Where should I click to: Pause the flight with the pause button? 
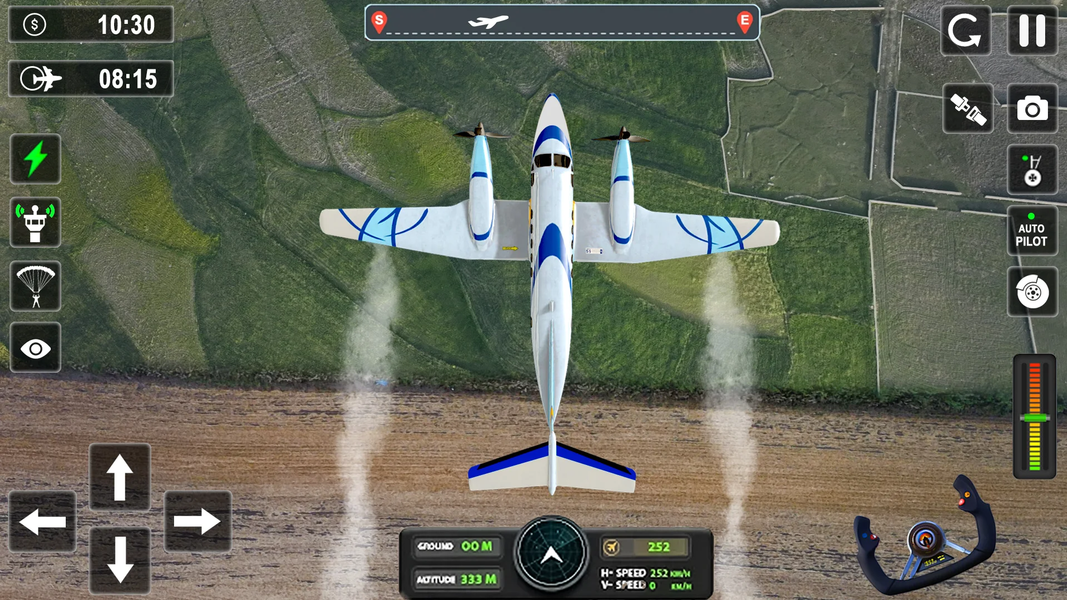(1032, 31)
